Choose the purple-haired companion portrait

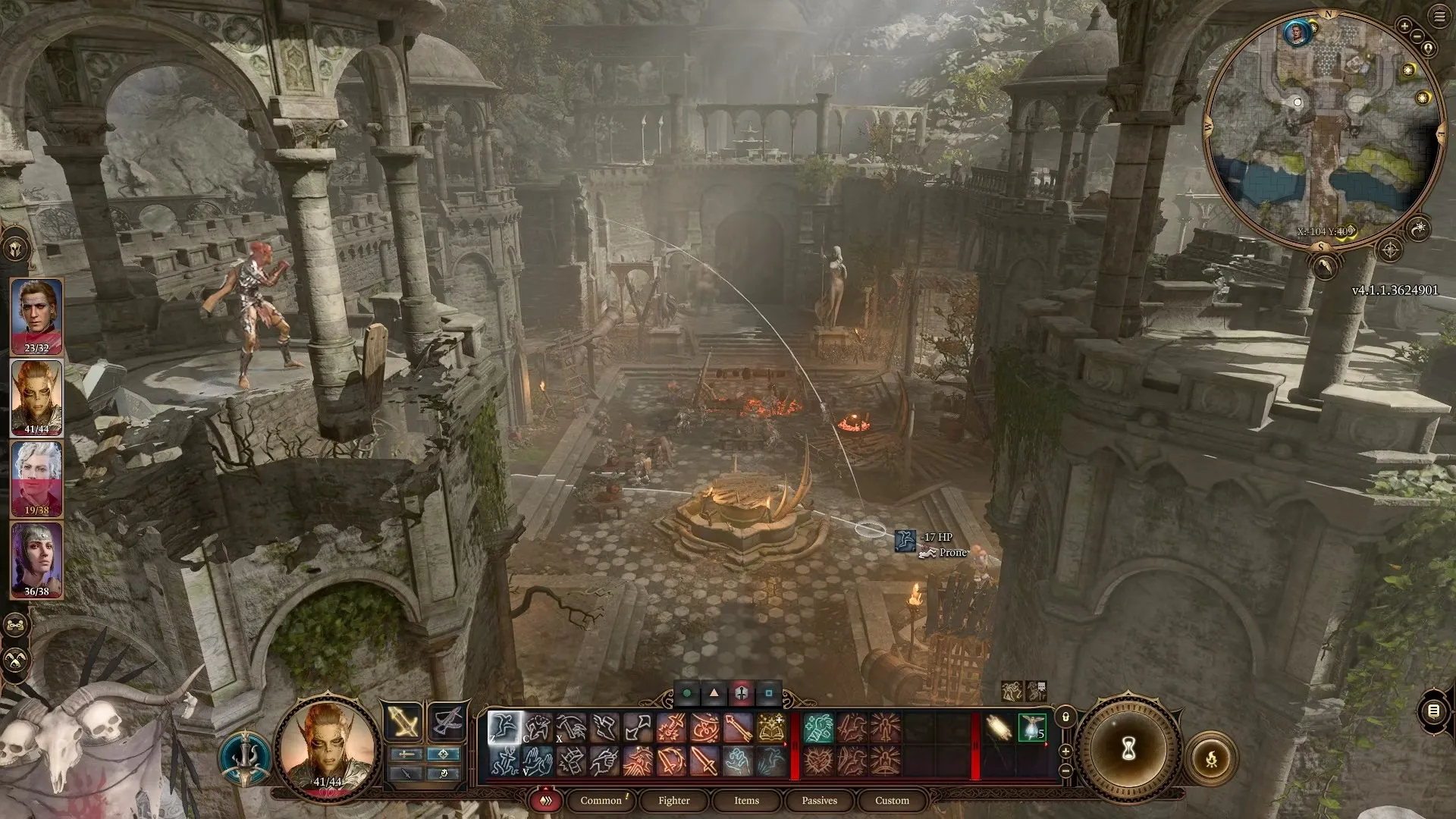point(36,559)
